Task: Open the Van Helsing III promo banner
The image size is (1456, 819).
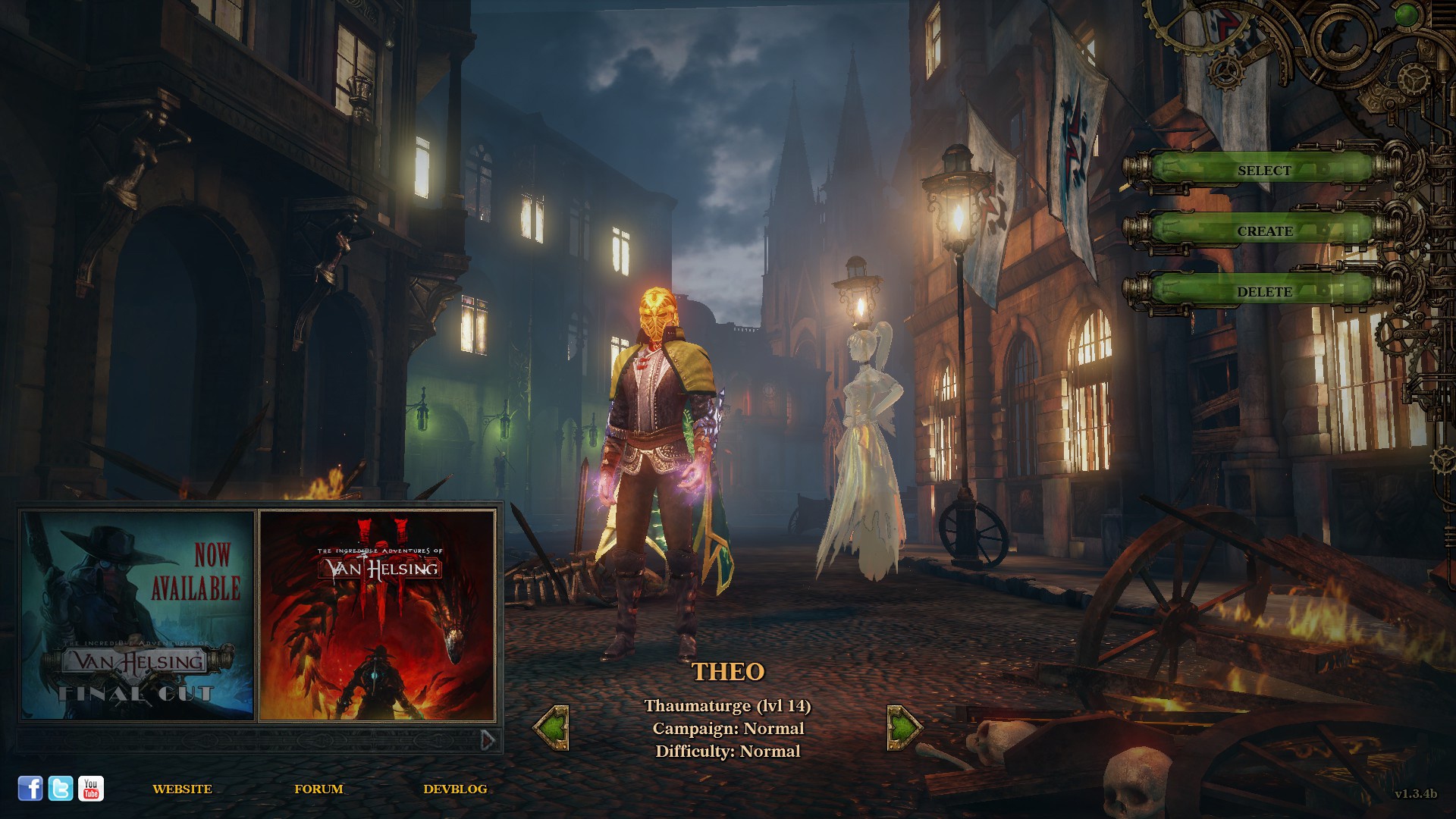Action: (377, 615)
